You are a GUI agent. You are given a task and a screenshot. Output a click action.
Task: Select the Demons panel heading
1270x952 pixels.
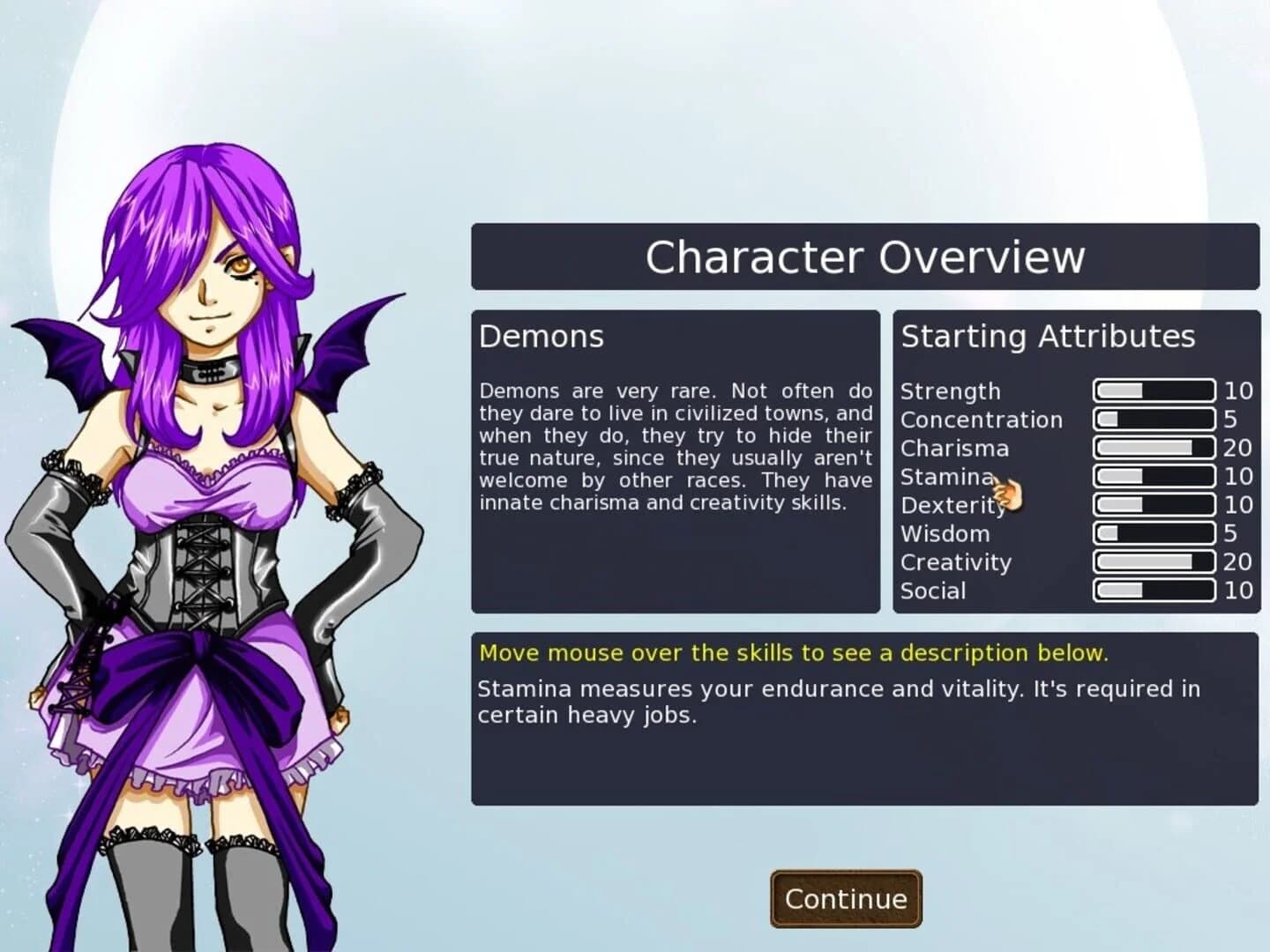[x=541, y=336]
